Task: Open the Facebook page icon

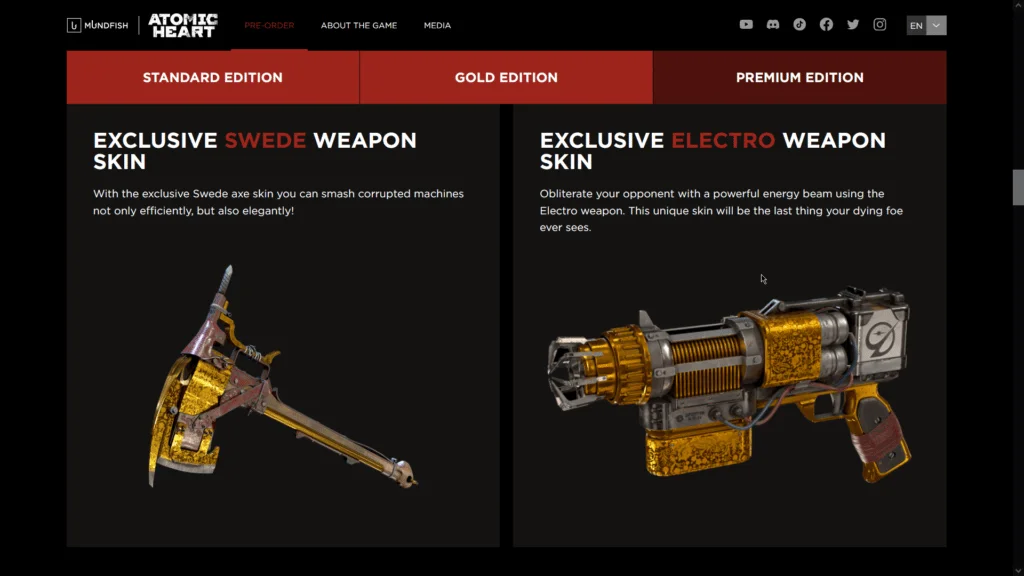Action: [x=826, y=25]
